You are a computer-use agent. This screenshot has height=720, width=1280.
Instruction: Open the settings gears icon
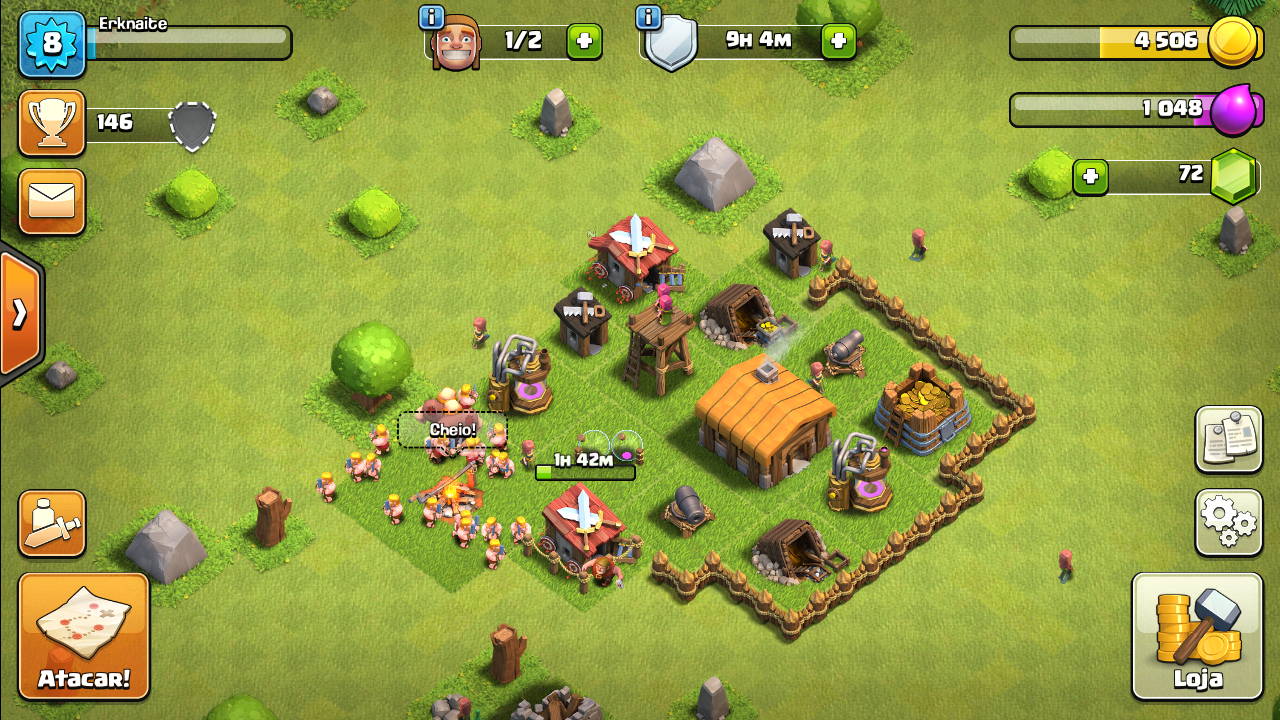1228,522
